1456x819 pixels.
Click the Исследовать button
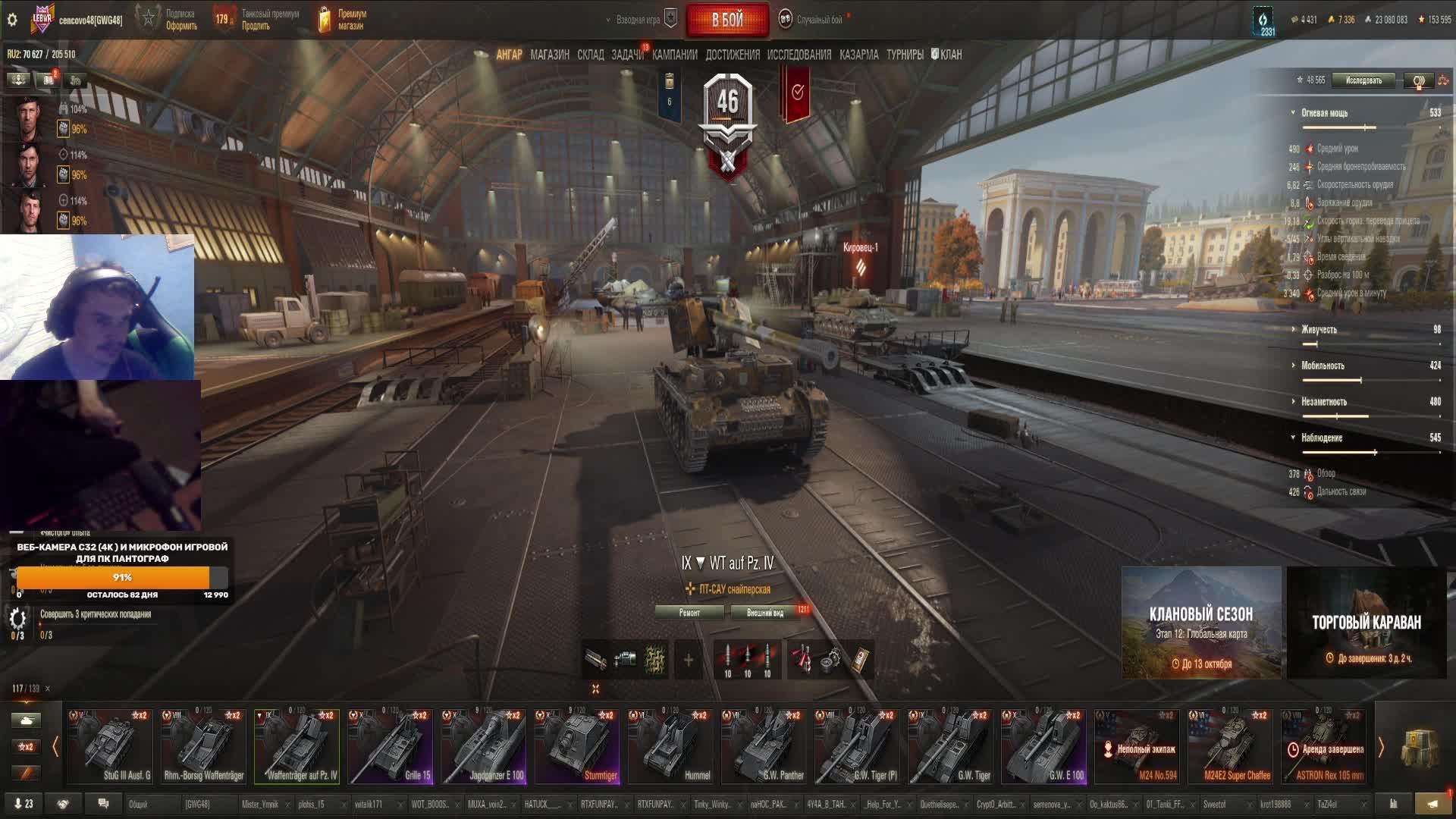click(x=1363, y=80)
